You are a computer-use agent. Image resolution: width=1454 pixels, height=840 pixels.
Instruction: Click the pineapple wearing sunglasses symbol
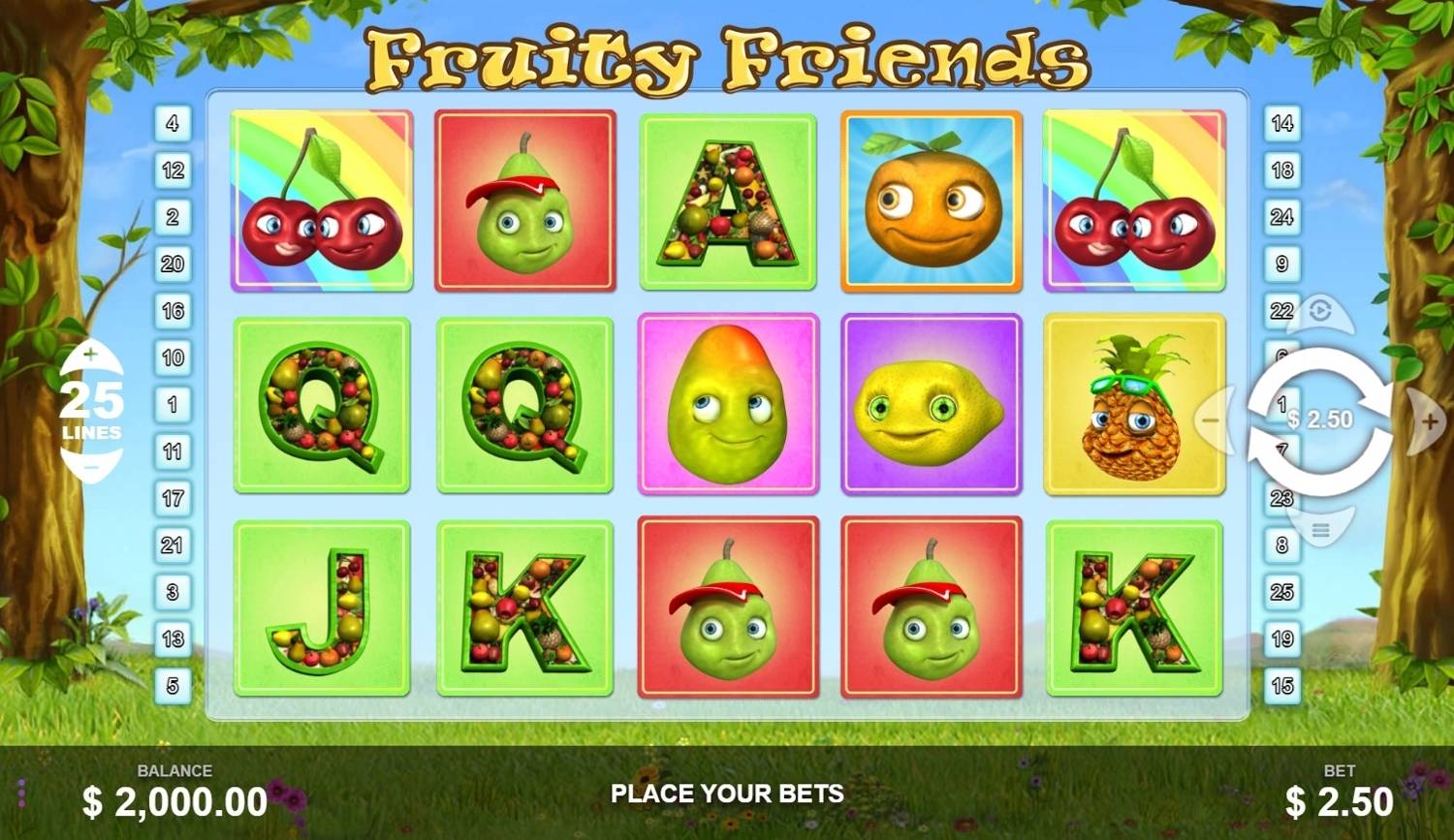point(1134,405)
